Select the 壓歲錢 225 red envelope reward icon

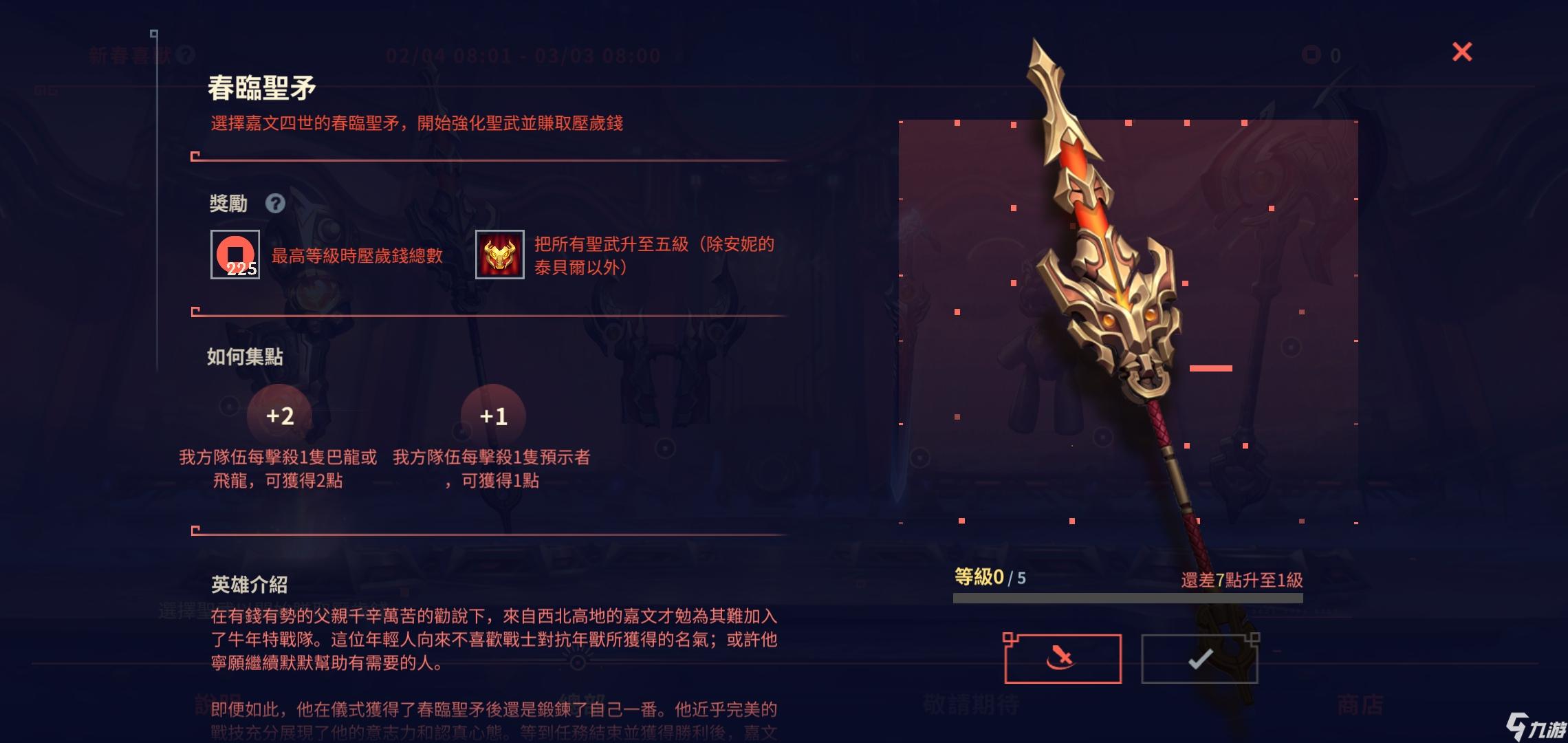(x=235, y=255)
